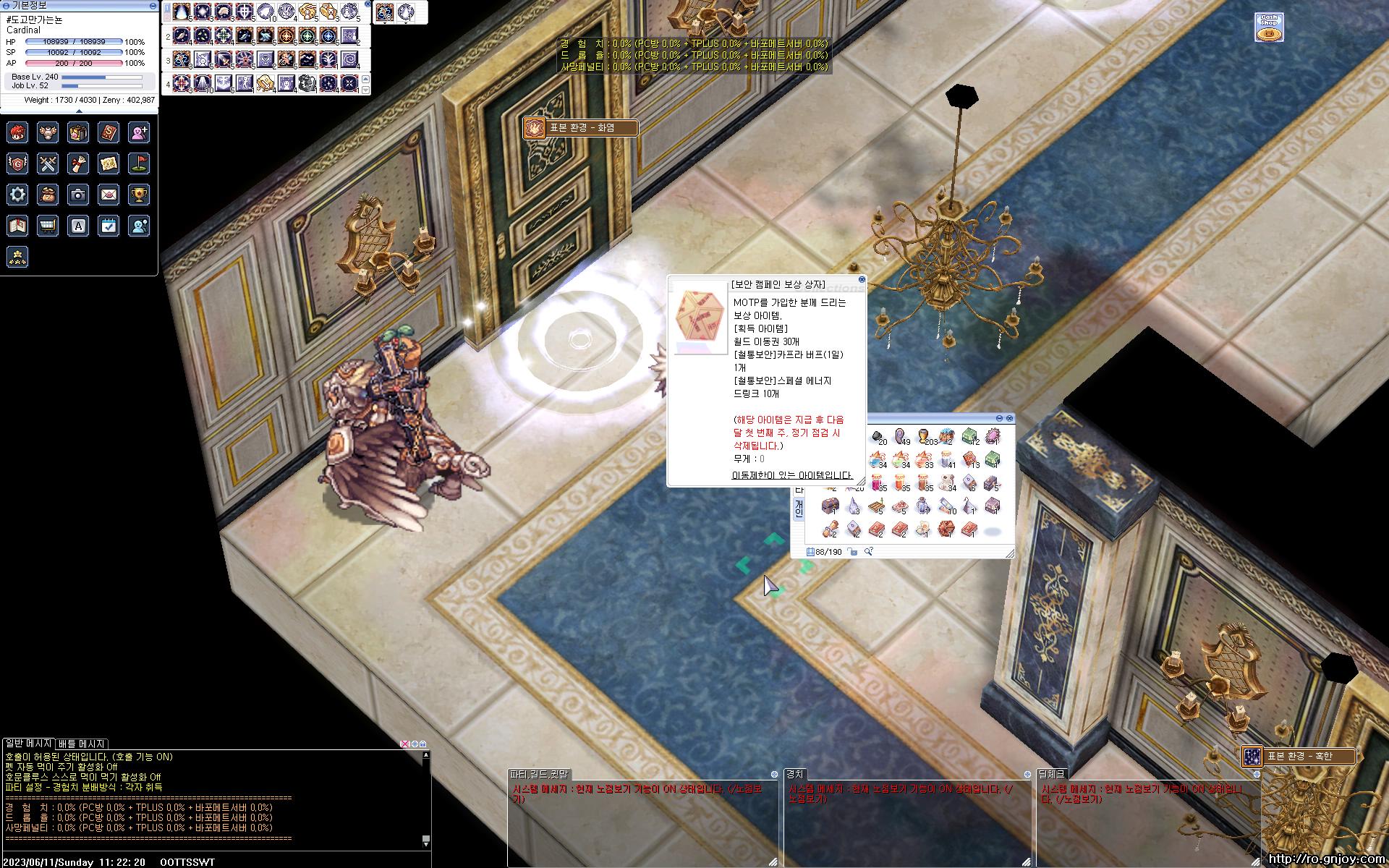The width and height of the screenshot is (1389, 868).
Task: Open the red-haired character info icon
Action: 17,132
